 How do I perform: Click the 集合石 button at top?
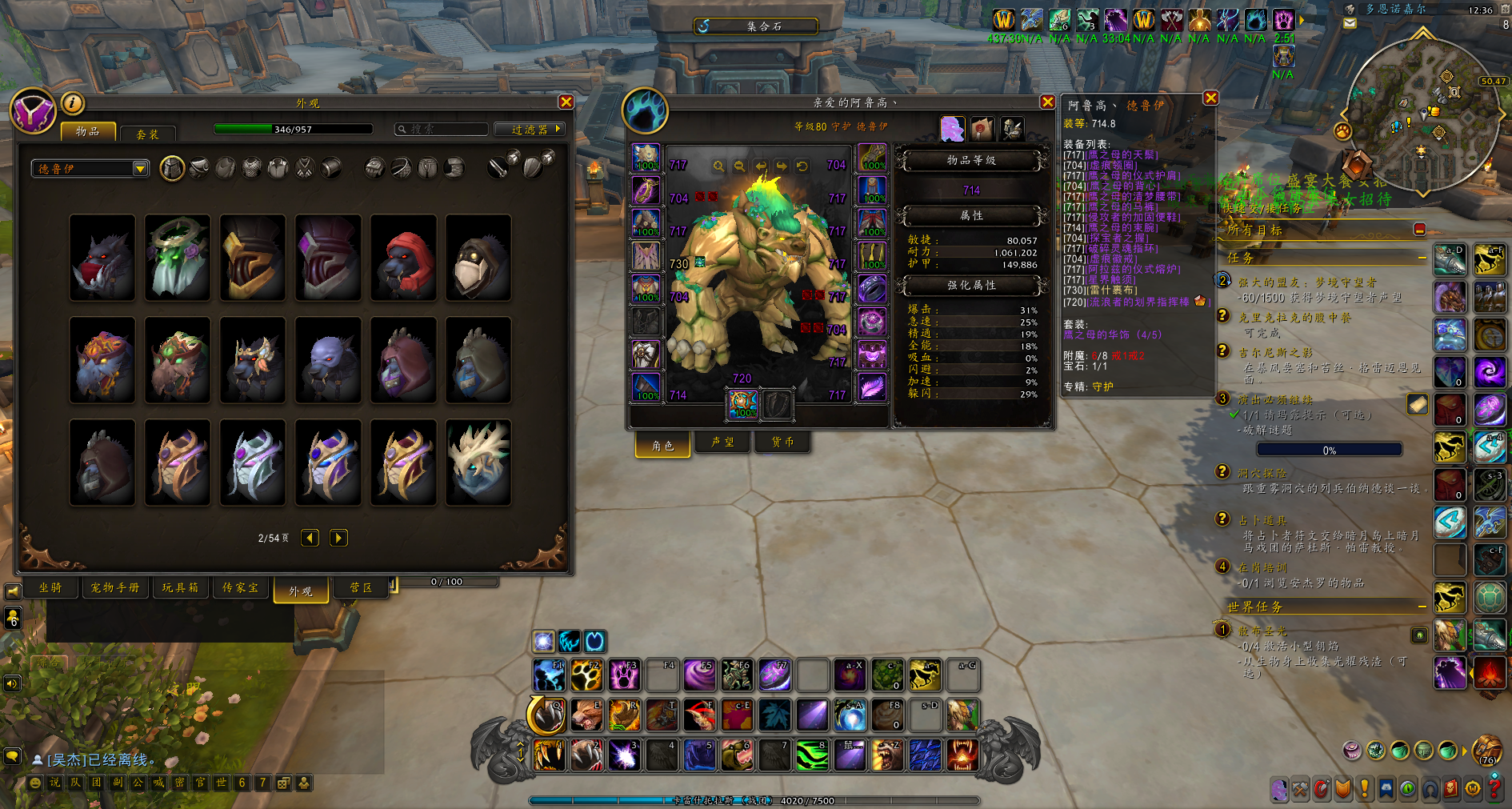tap(756, 26)
